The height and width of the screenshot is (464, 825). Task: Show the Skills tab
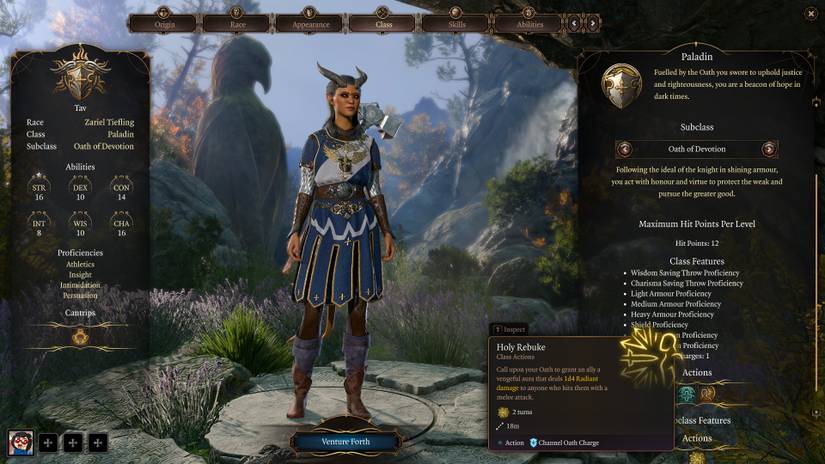(x=456, y=22)
